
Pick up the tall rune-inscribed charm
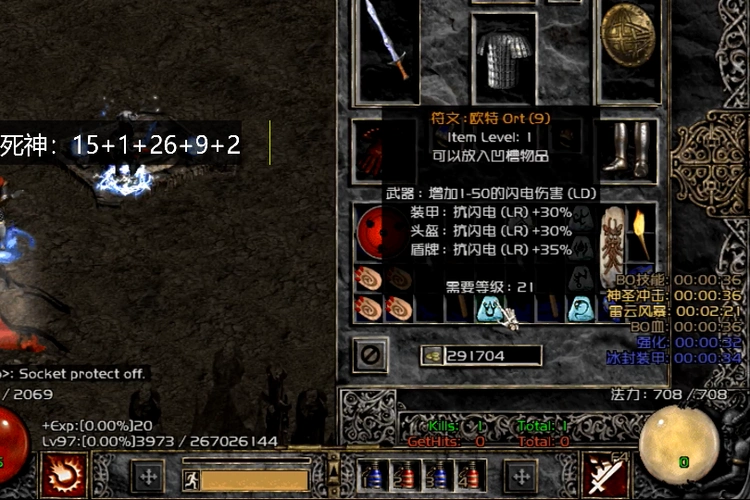tap(612, 244)
